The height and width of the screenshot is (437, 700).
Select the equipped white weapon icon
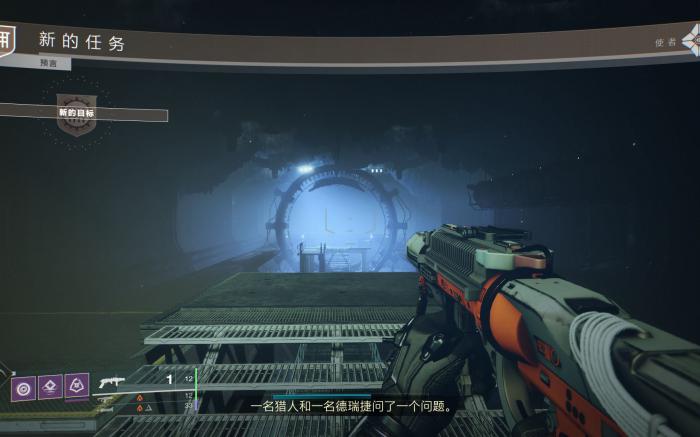[x=112, y=381]
